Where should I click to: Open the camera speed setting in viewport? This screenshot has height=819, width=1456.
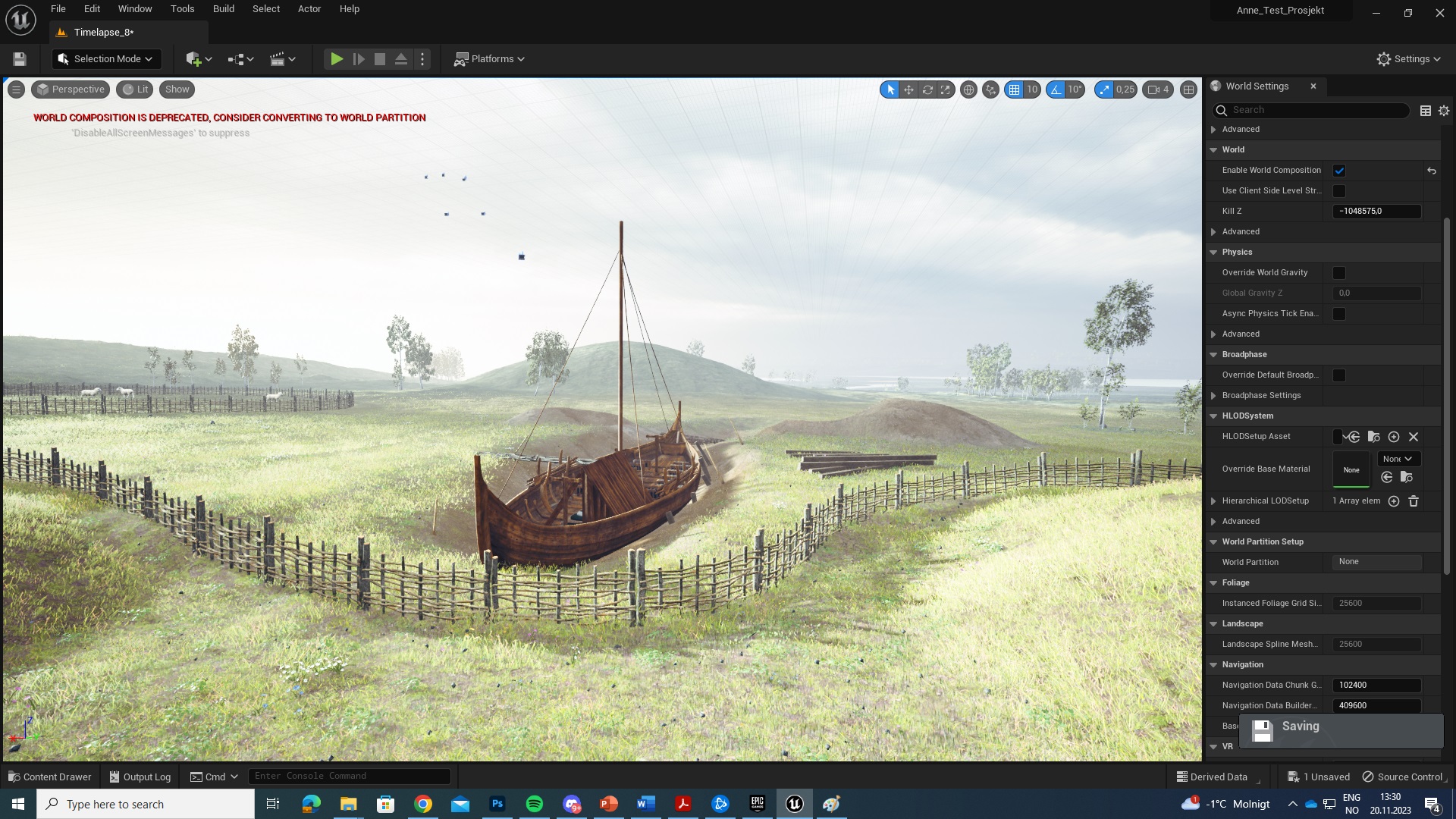coord(1157,89)
